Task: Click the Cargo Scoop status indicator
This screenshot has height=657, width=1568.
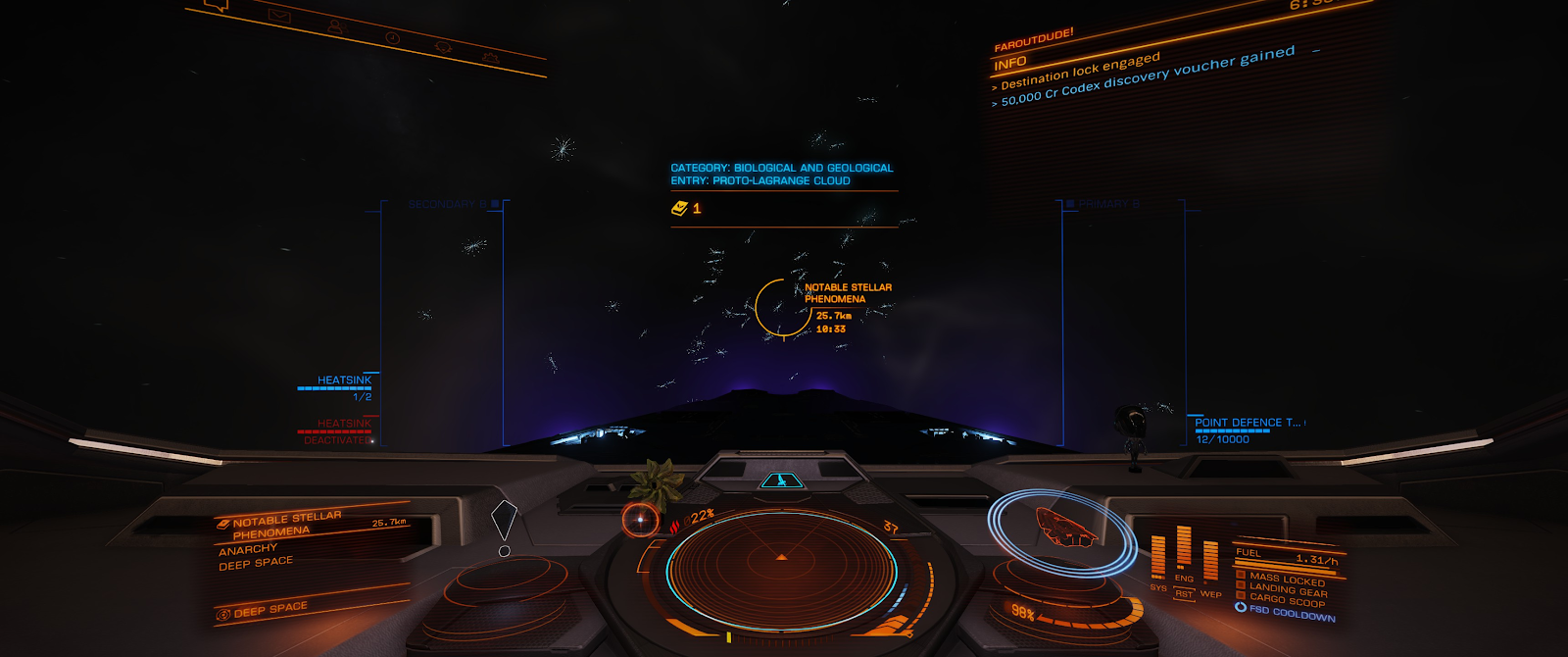Action: click(x=1287, y=601)
